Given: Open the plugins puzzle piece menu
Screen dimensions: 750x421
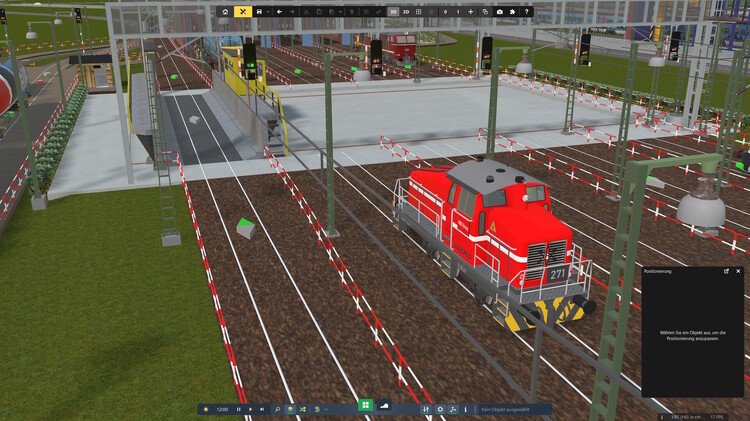Looking at the screenshot, I should tap(513, 11).
